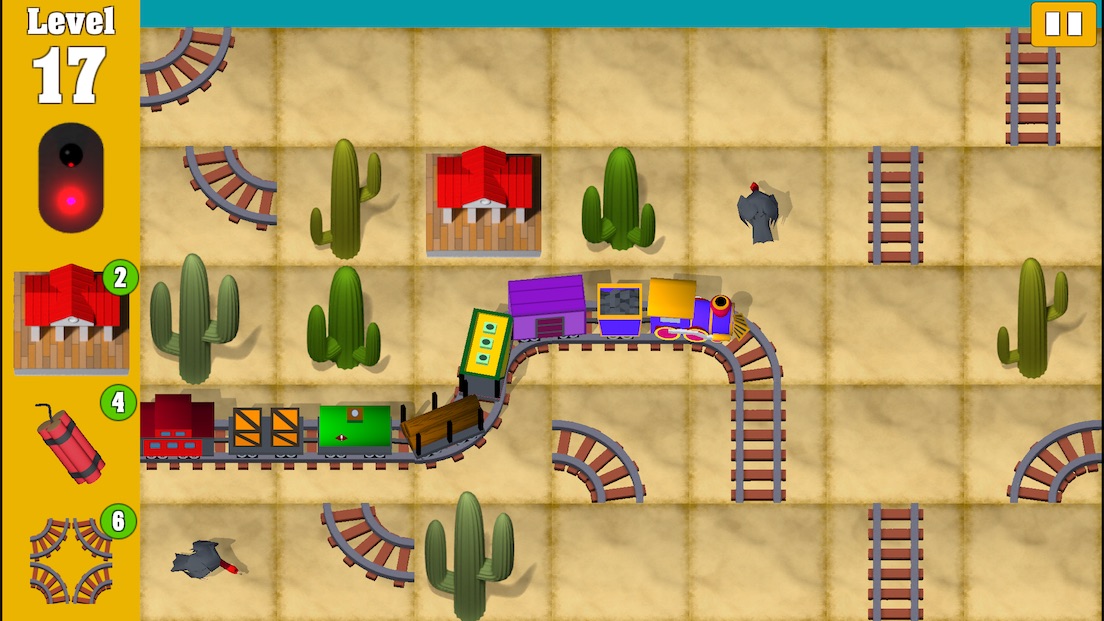Pause the game with the pause button

click(x=1063, y=23)
